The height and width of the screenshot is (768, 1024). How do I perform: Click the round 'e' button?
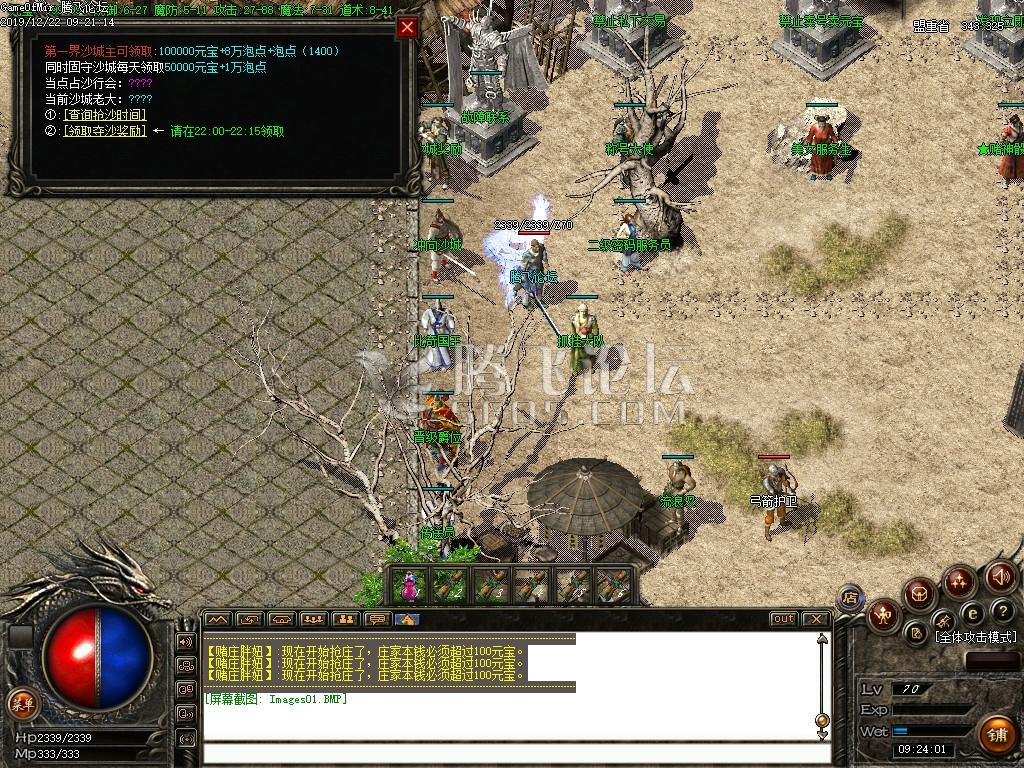coord(971,613)
